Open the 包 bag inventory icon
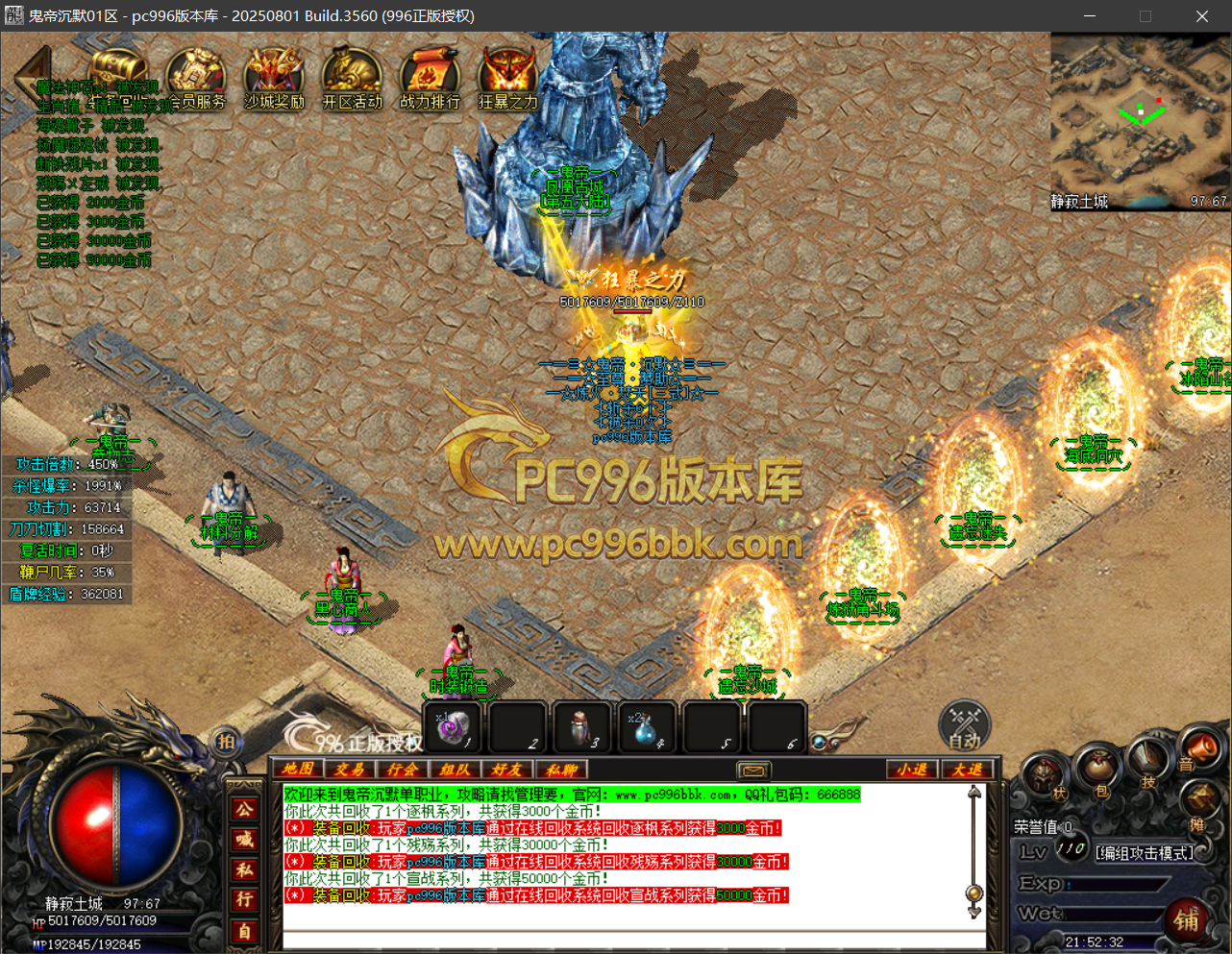 point(1101,769)
